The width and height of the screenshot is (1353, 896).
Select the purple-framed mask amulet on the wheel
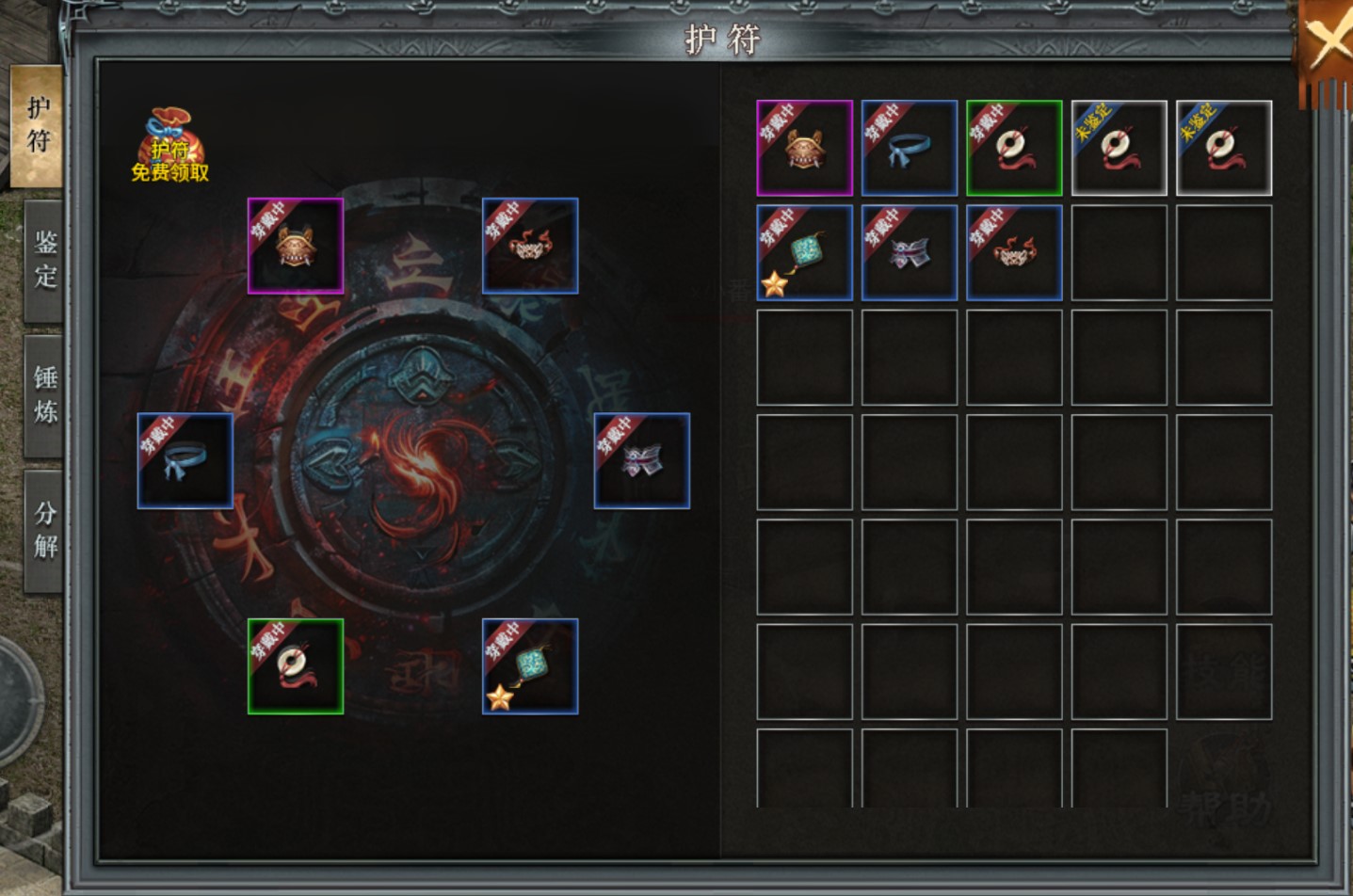point(296,246)
